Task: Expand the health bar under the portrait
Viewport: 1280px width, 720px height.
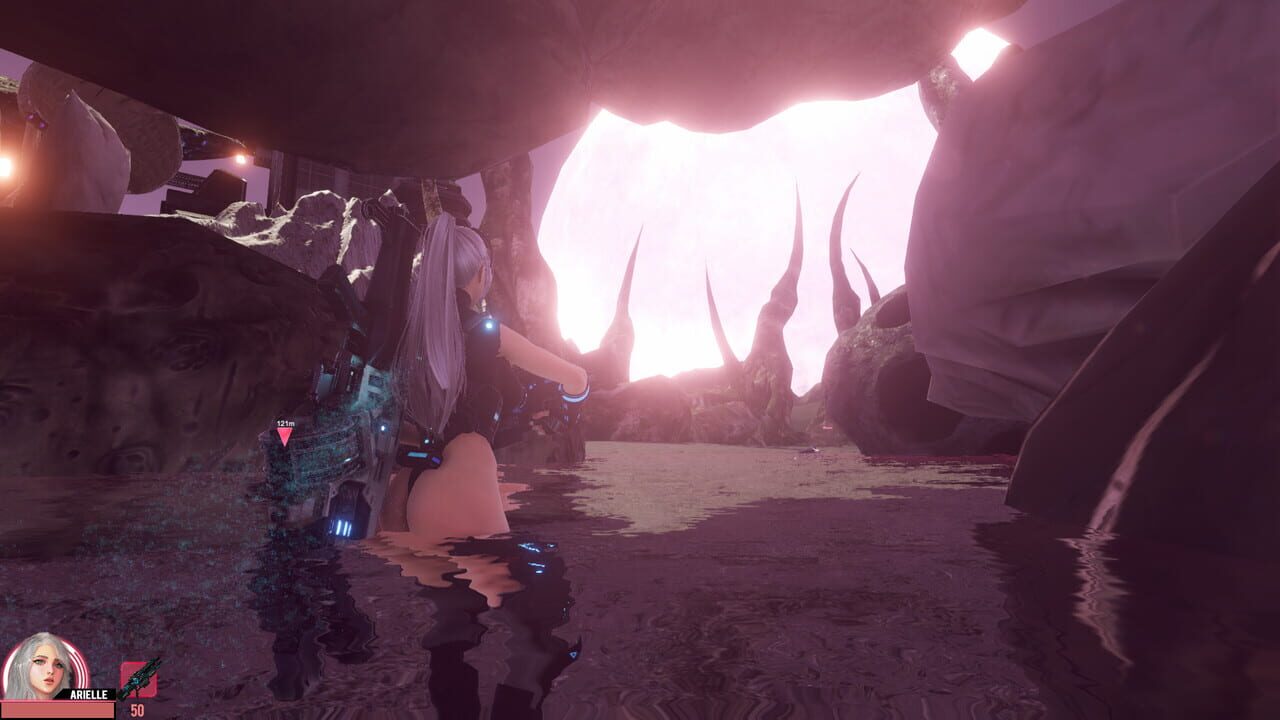Action: 57,708
